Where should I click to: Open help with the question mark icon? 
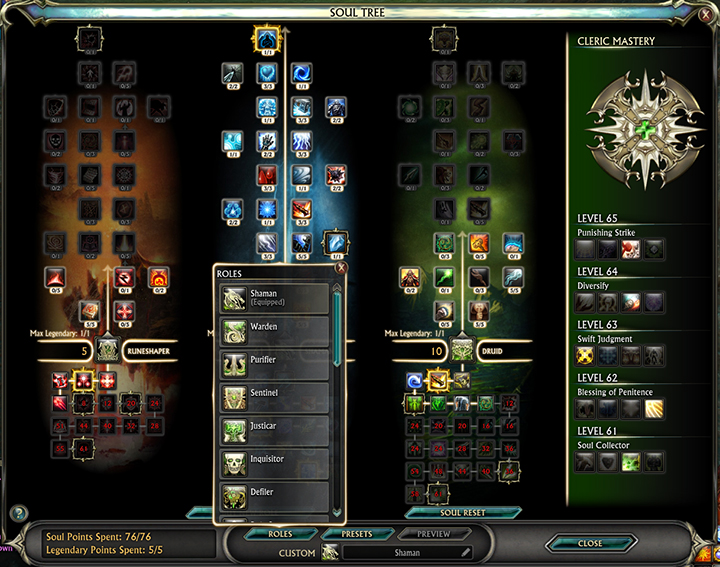tap(18, 514)
